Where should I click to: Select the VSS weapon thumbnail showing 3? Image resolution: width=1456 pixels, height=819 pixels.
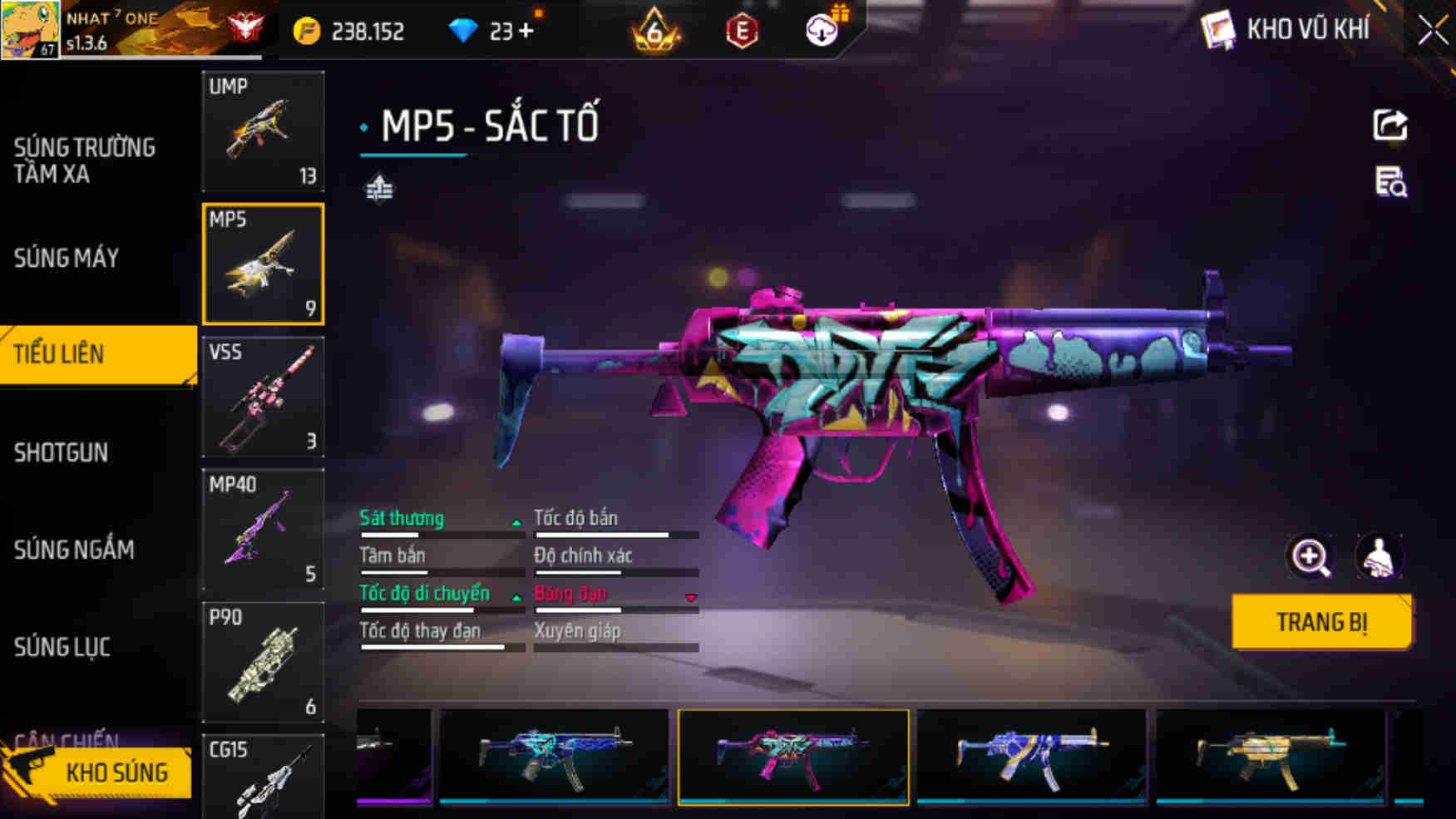point(263,397)
